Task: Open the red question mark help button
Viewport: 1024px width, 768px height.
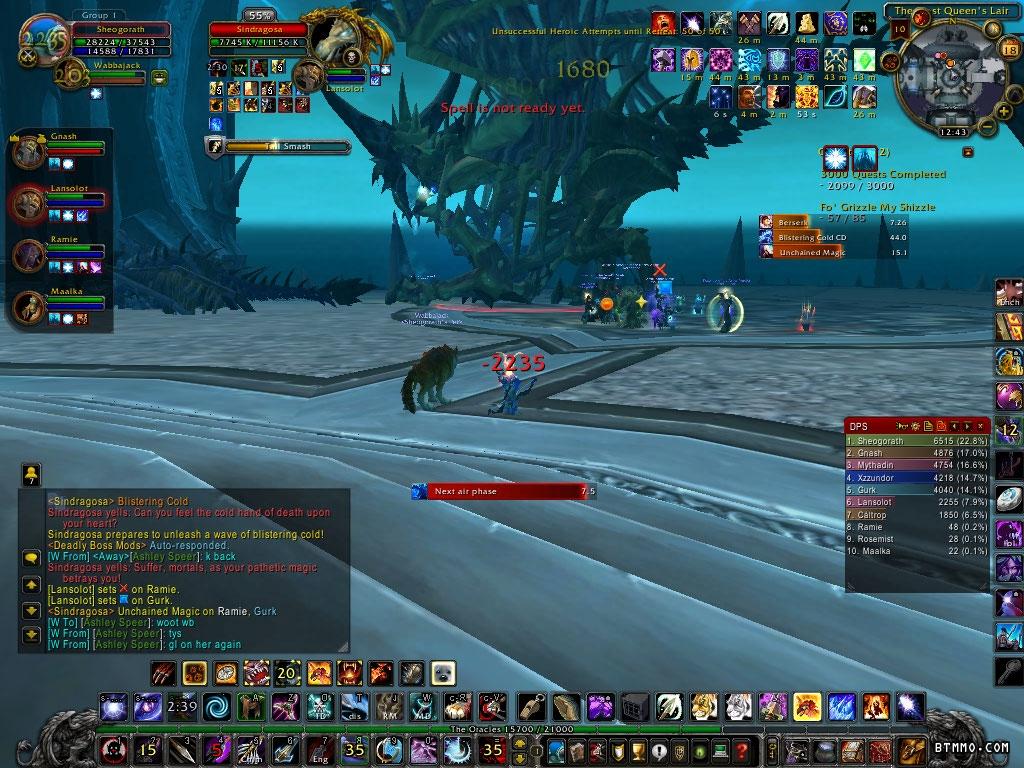Action: coord(740,750)
